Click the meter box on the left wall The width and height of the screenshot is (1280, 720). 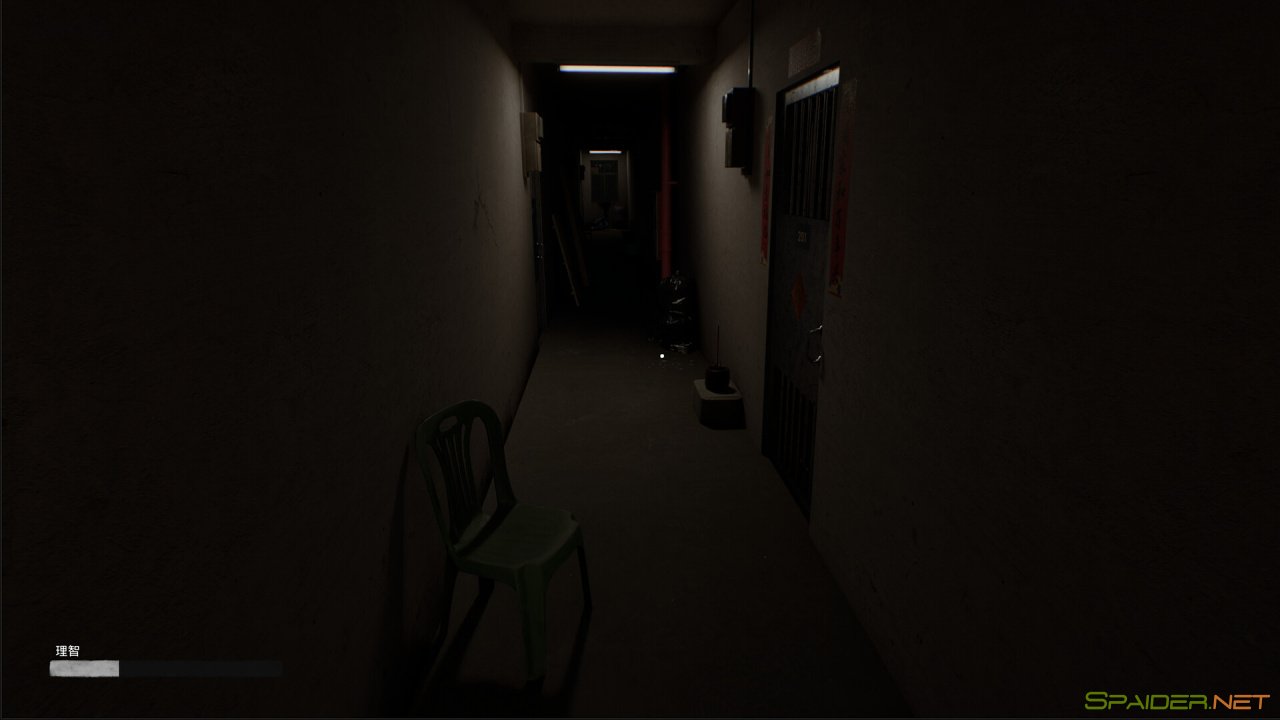coord(531,144)
